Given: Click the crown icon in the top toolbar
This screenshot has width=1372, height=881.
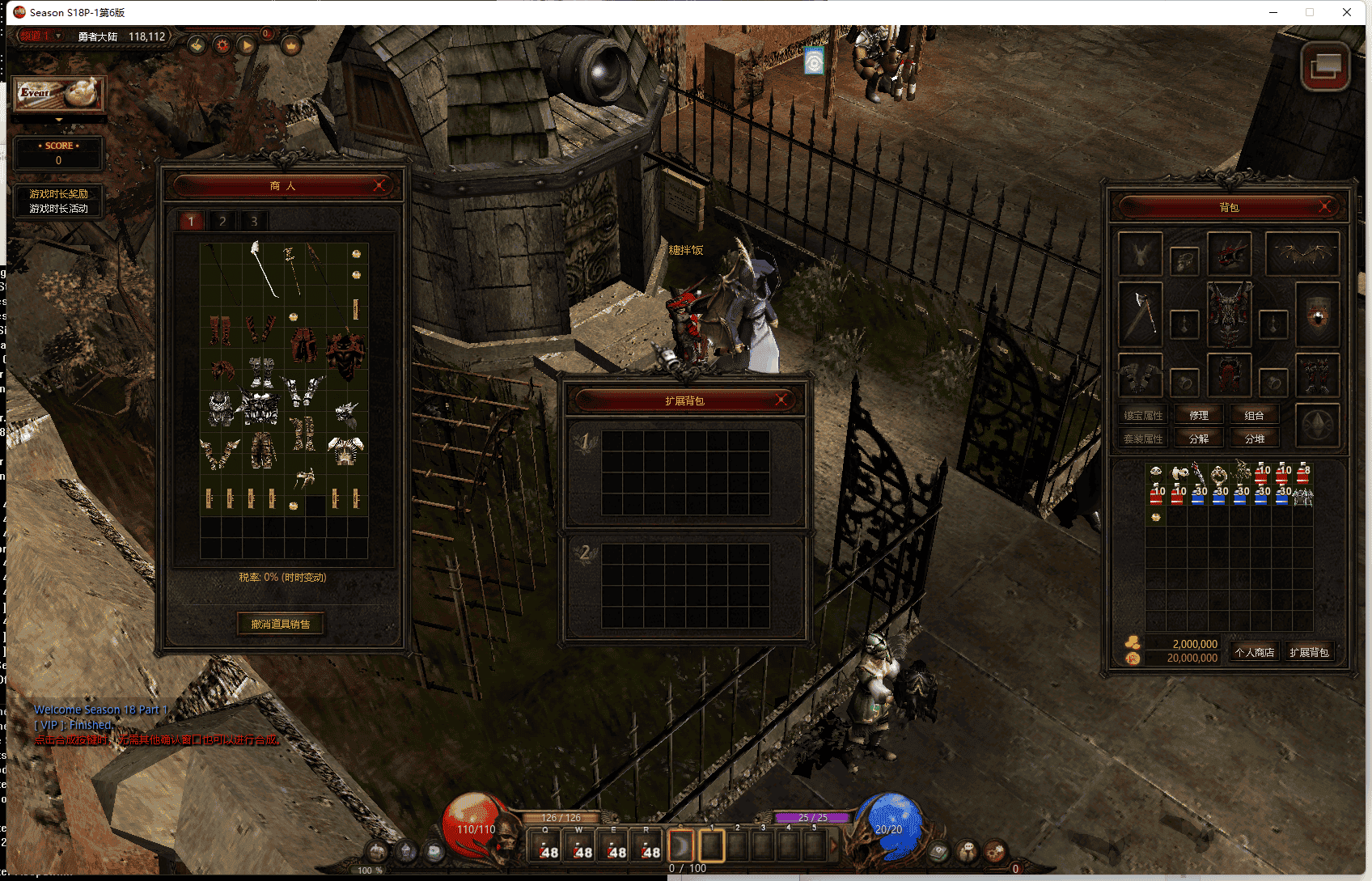Looking at the screenshot, I should tap(291, 46).
